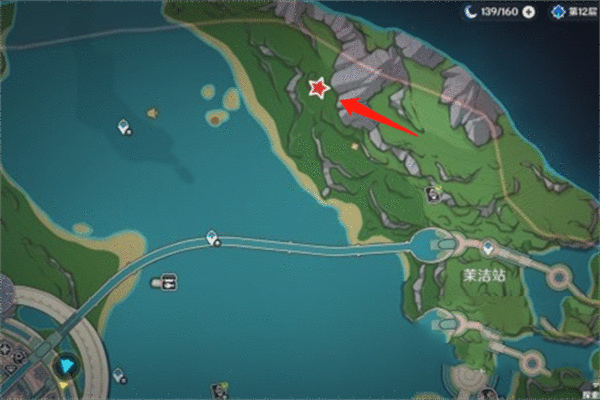Select the teleport waypoint at 茉洁站
The image size is (600, 400).
(x=487, y=247)
